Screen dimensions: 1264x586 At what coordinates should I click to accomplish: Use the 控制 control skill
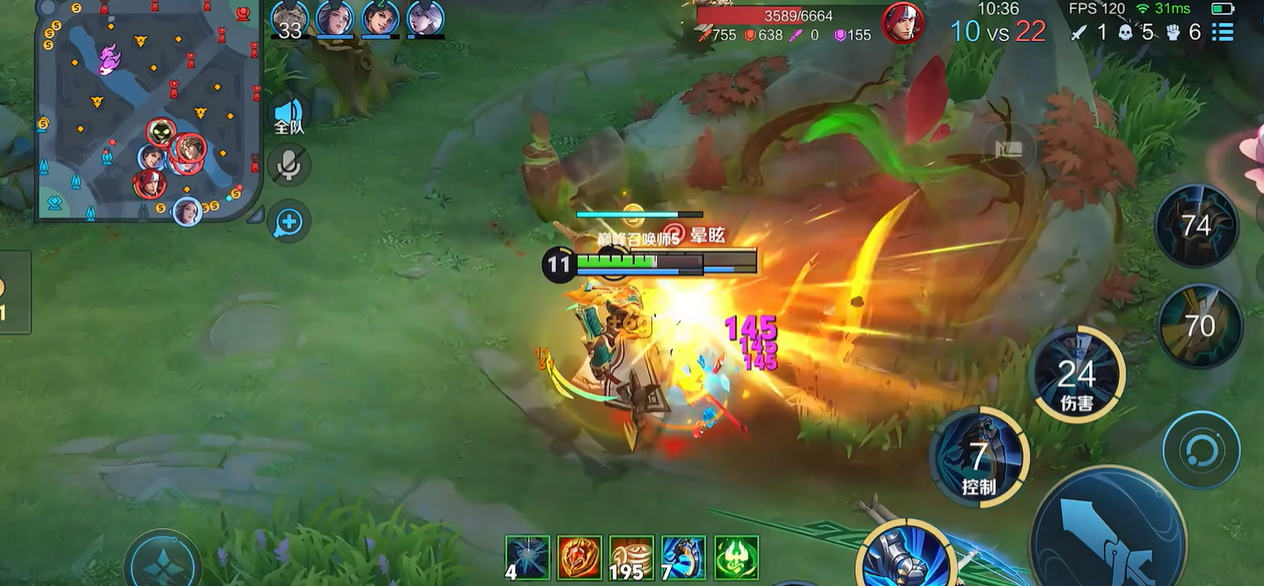coord(979,459)
